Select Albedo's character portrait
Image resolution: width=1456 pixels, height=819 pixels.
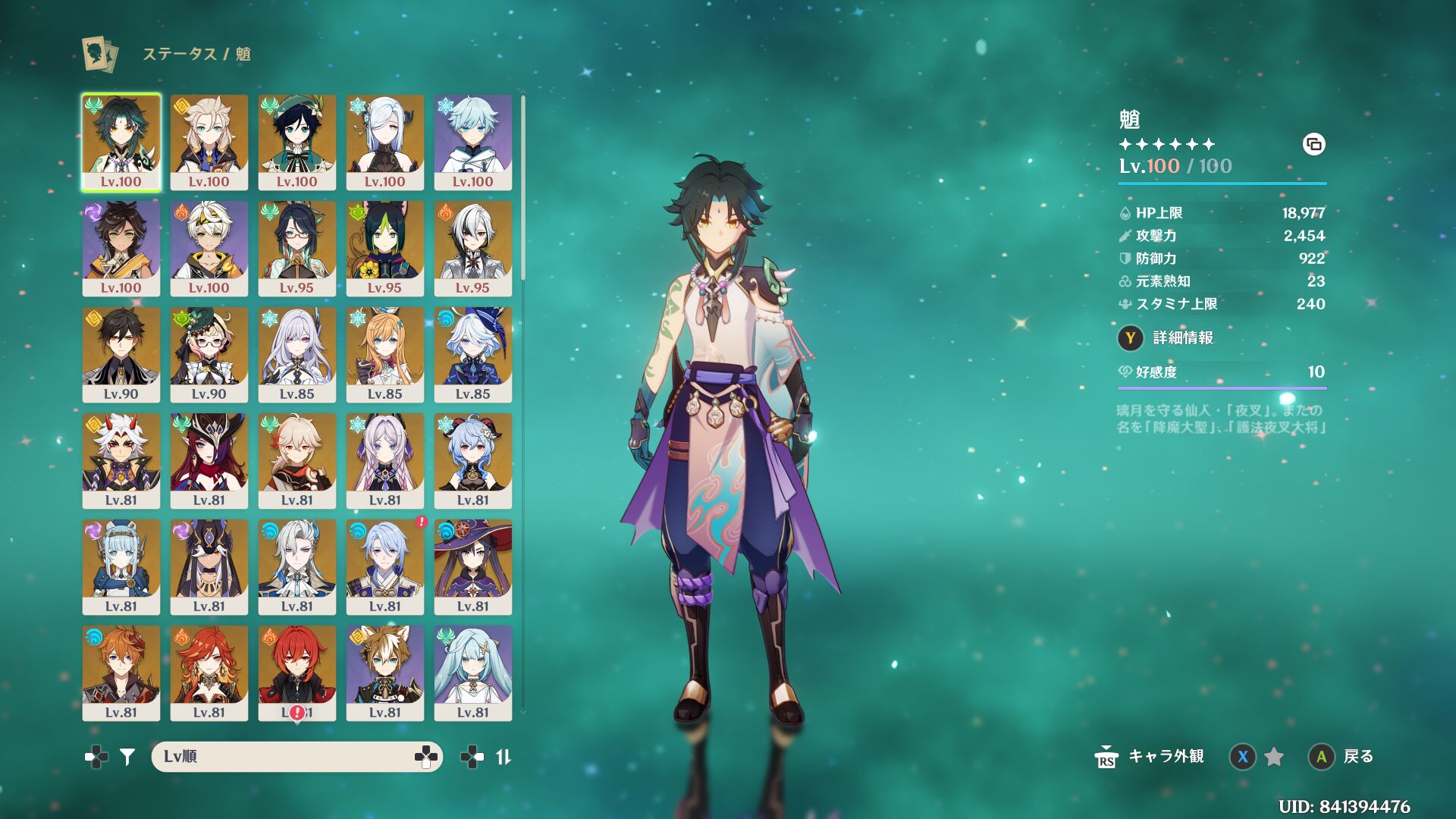coord(209,142)
